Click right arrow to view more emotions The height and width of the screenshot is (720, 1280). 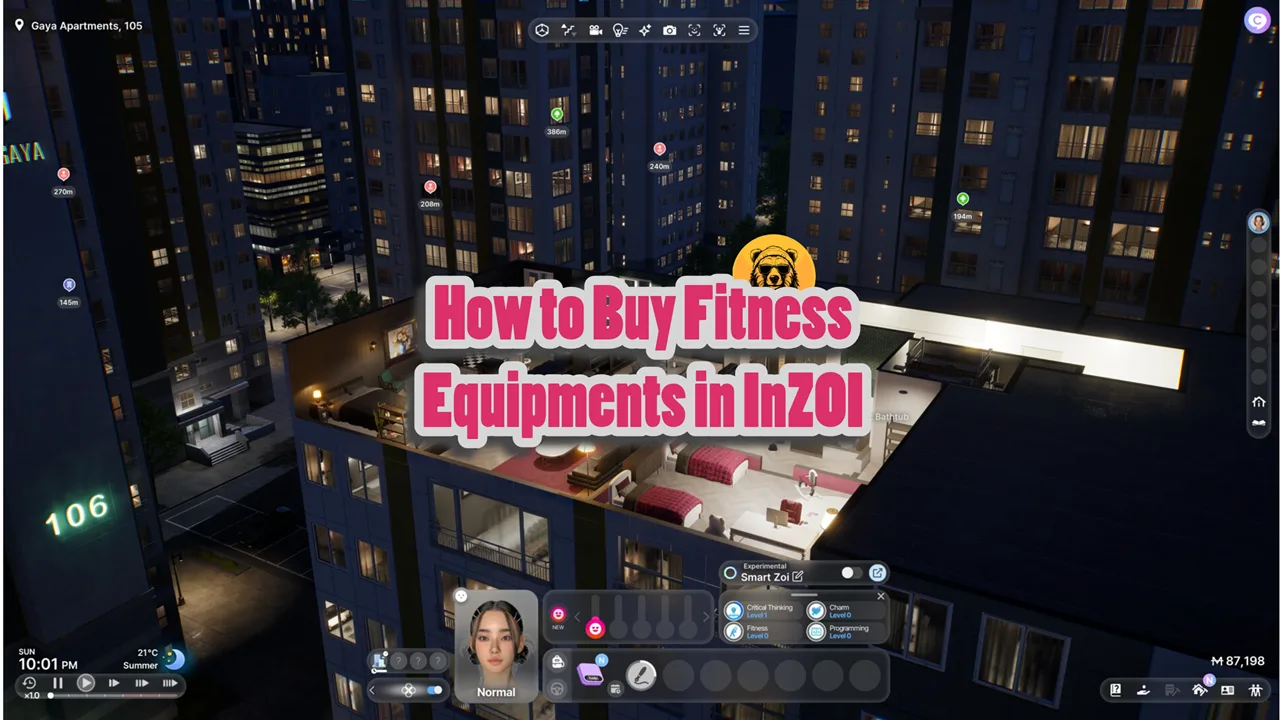(706, 616)
